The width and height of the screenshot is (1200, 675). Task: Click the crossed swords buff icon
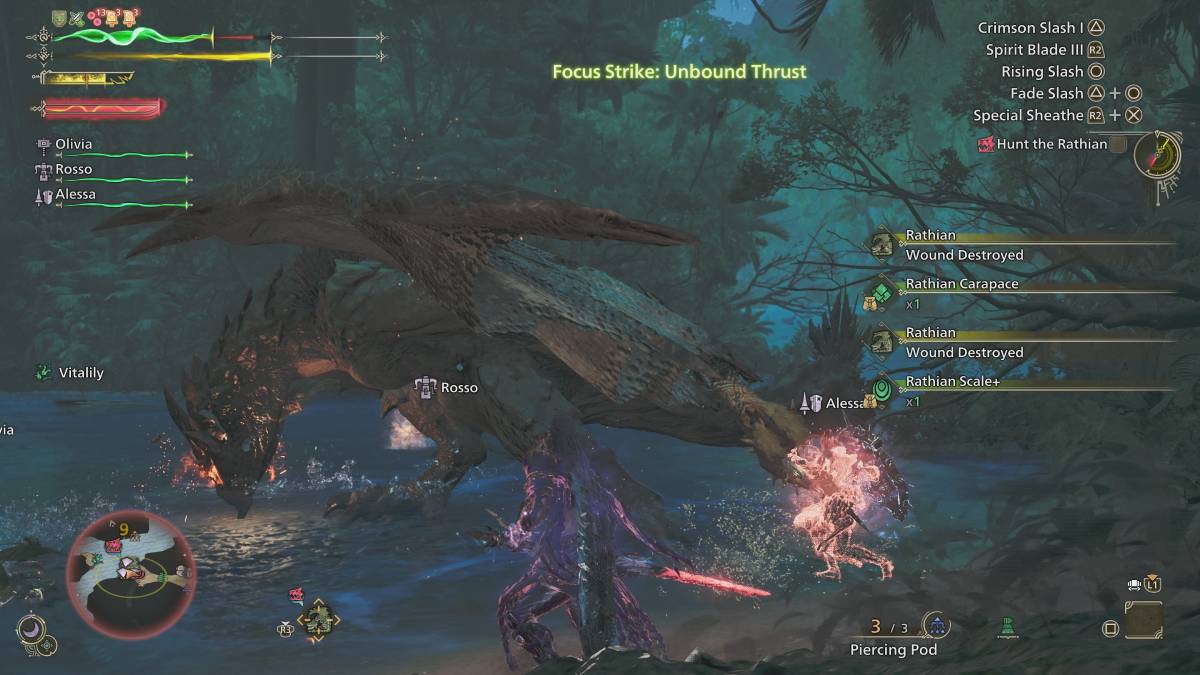point(77,17)
